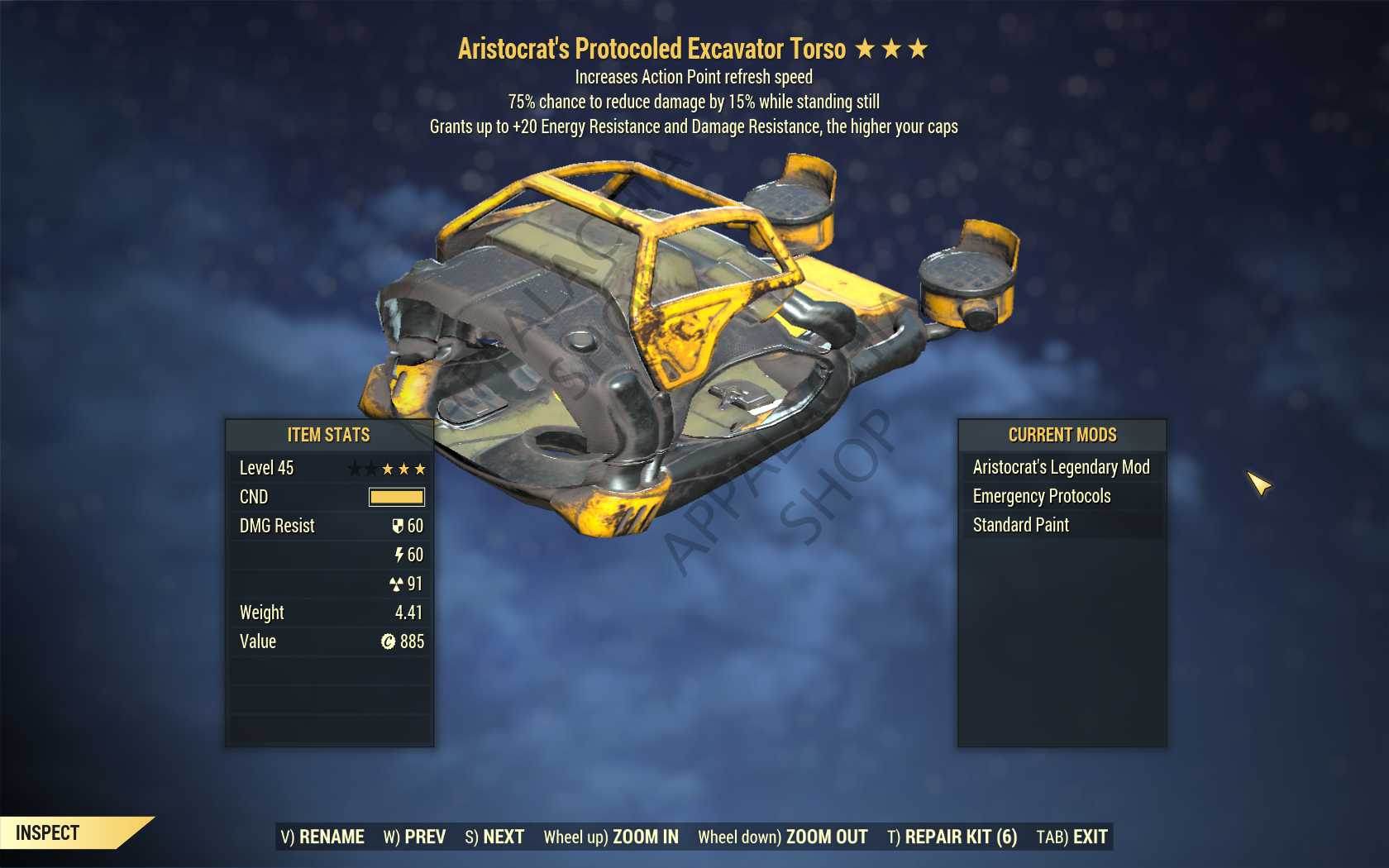Select ZOOM OUT on the bottom bar
Viewport: 1389px width, 868px height.
point(782,837)
